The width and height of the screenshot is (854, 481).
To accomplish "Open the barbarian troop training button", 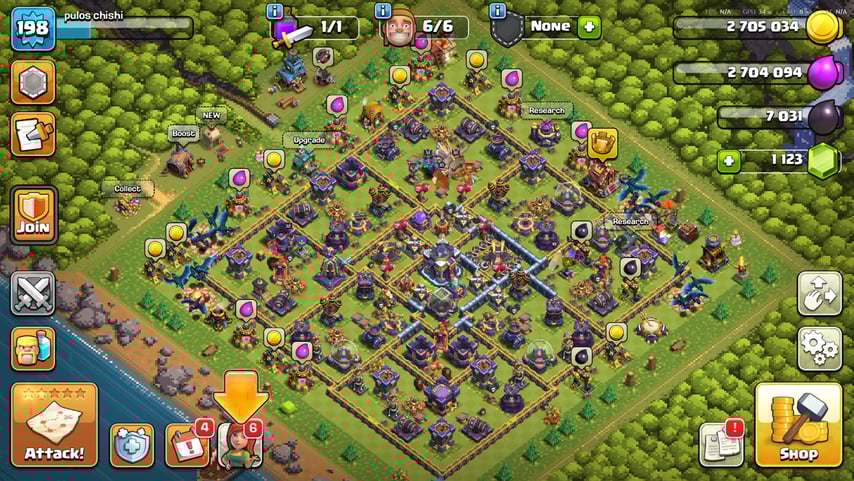I will [x=32, y=349].
